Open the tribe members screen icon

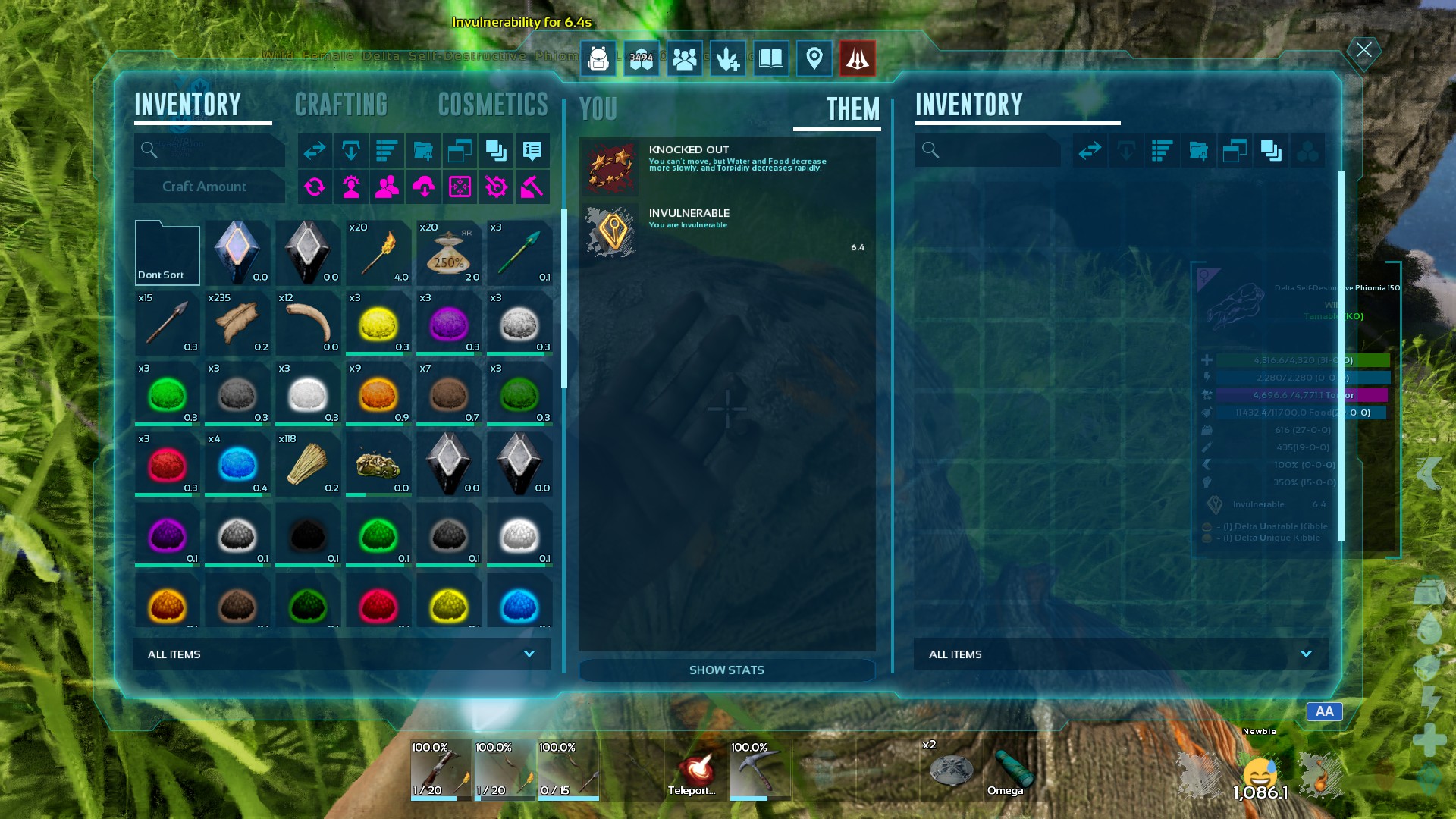click(684, 58)
